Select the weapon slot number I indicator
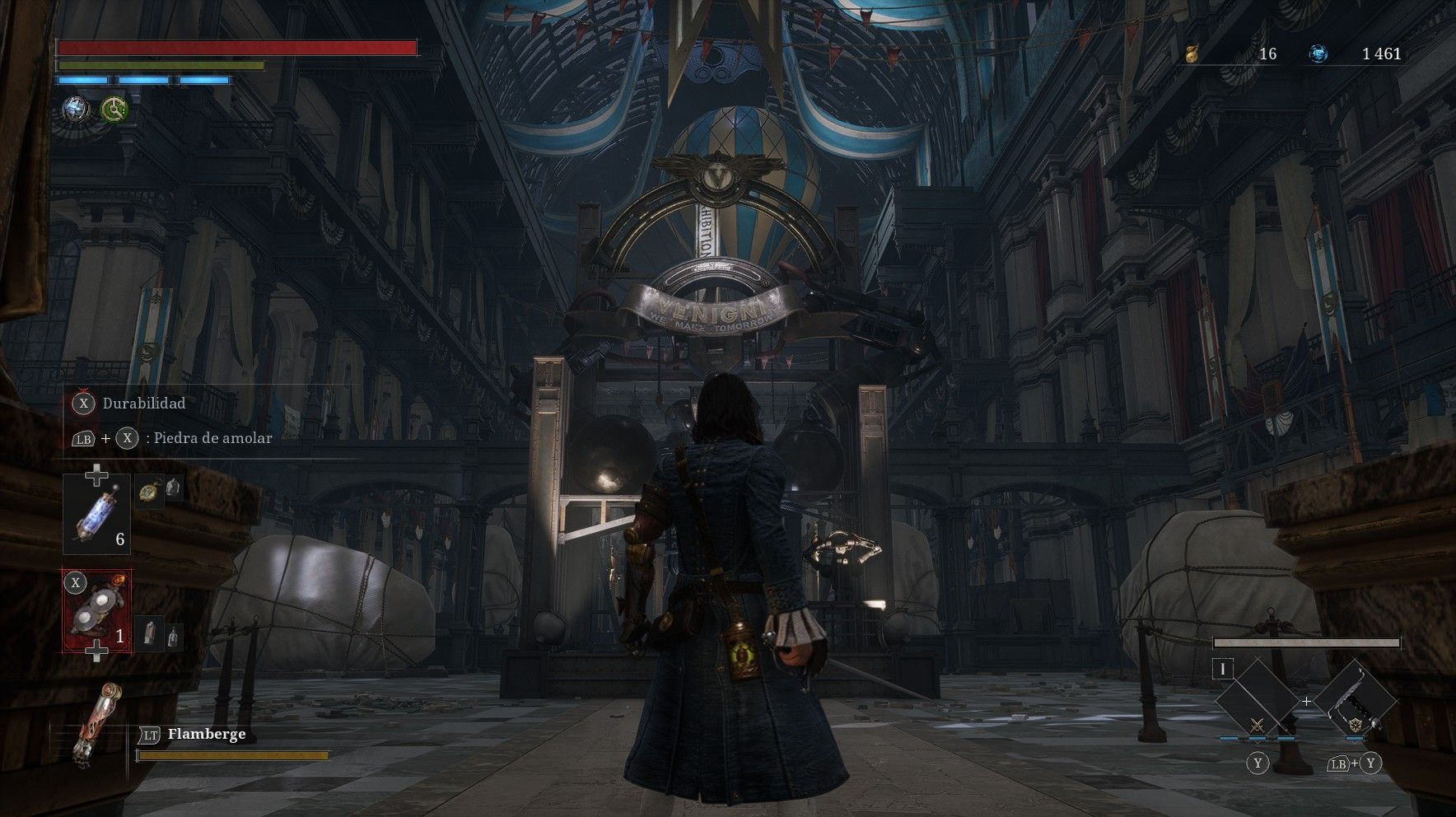Screen dimensions: 1456x817 pos(1223,669)
